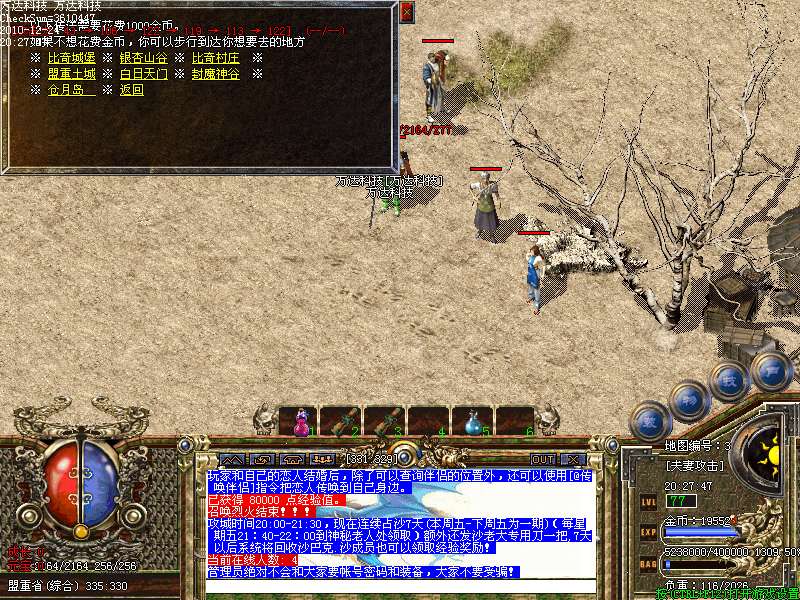800x600 pixels.
Task: Select the 白日天门 destination link
Action: (x=144, y=74)
